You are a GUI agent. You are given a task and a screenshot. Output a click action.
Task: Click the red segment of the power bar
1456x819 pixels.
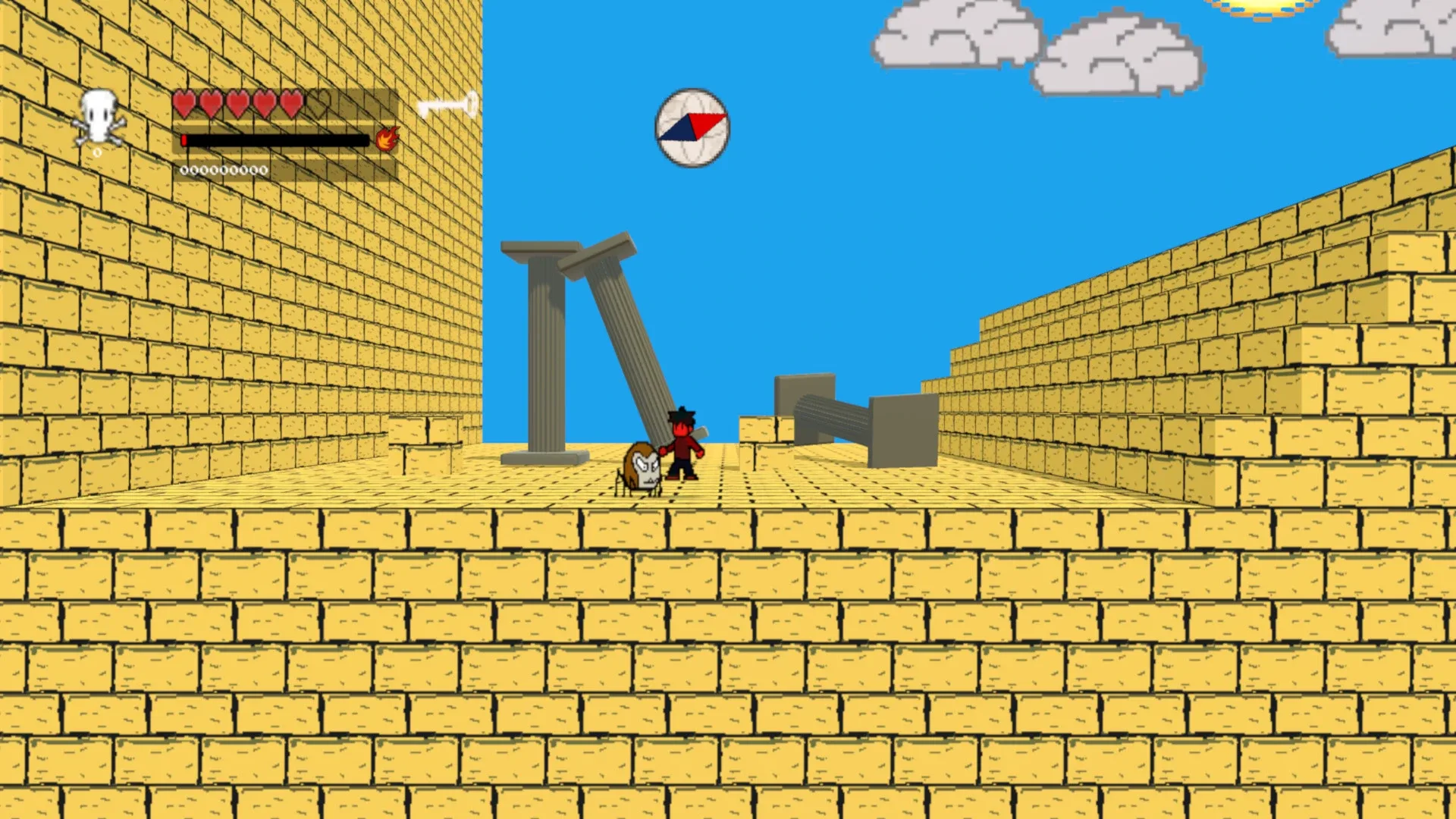[186, 140]
